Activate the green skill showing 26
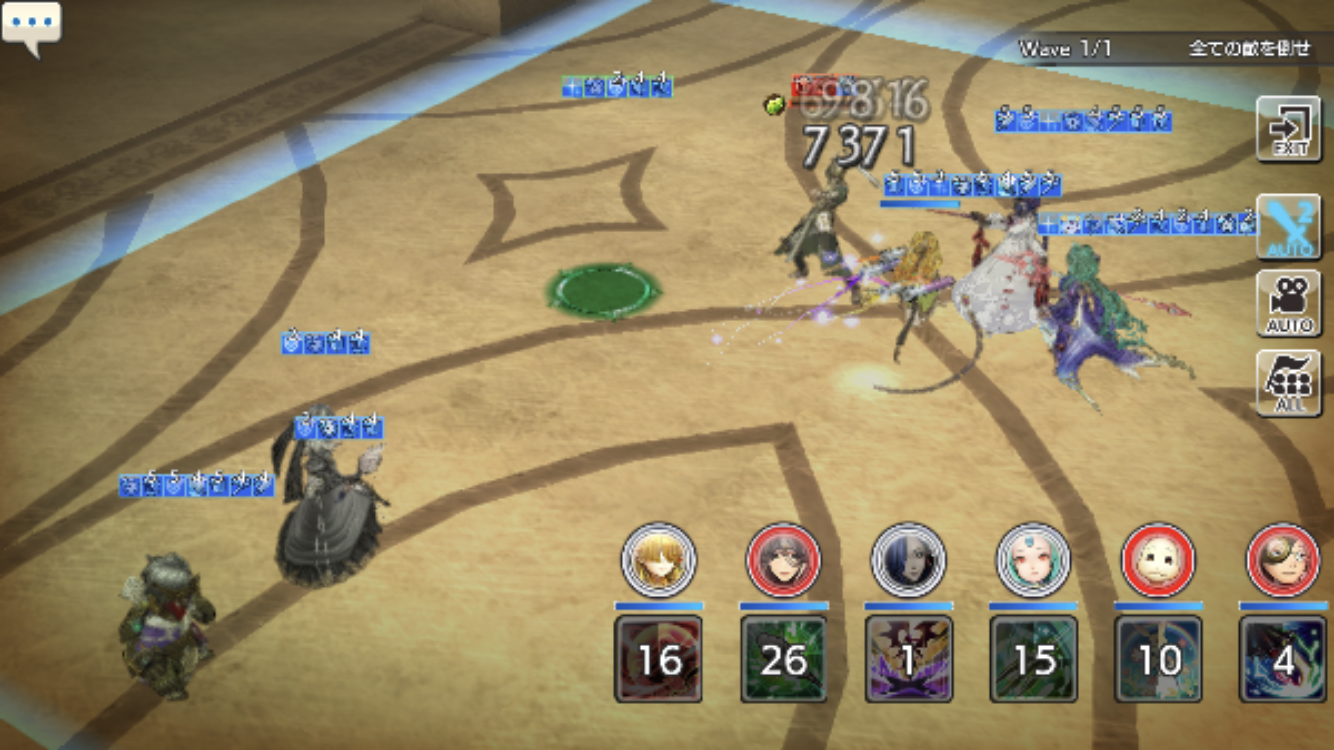The height and width of the screenshot is (750, 1334). (x=783, y=659)
